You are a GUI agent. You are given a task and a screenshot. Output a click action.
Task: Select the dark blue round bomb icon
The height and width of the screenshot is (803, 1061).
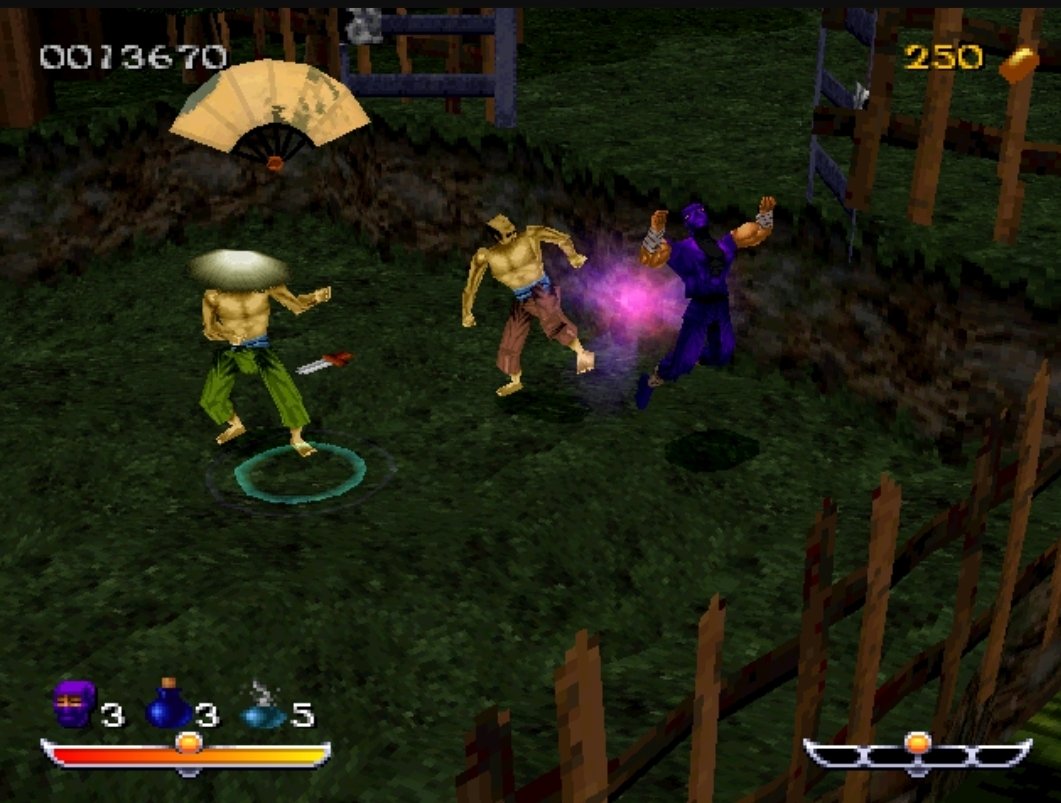pyautogui.click(x=168, y=706)
